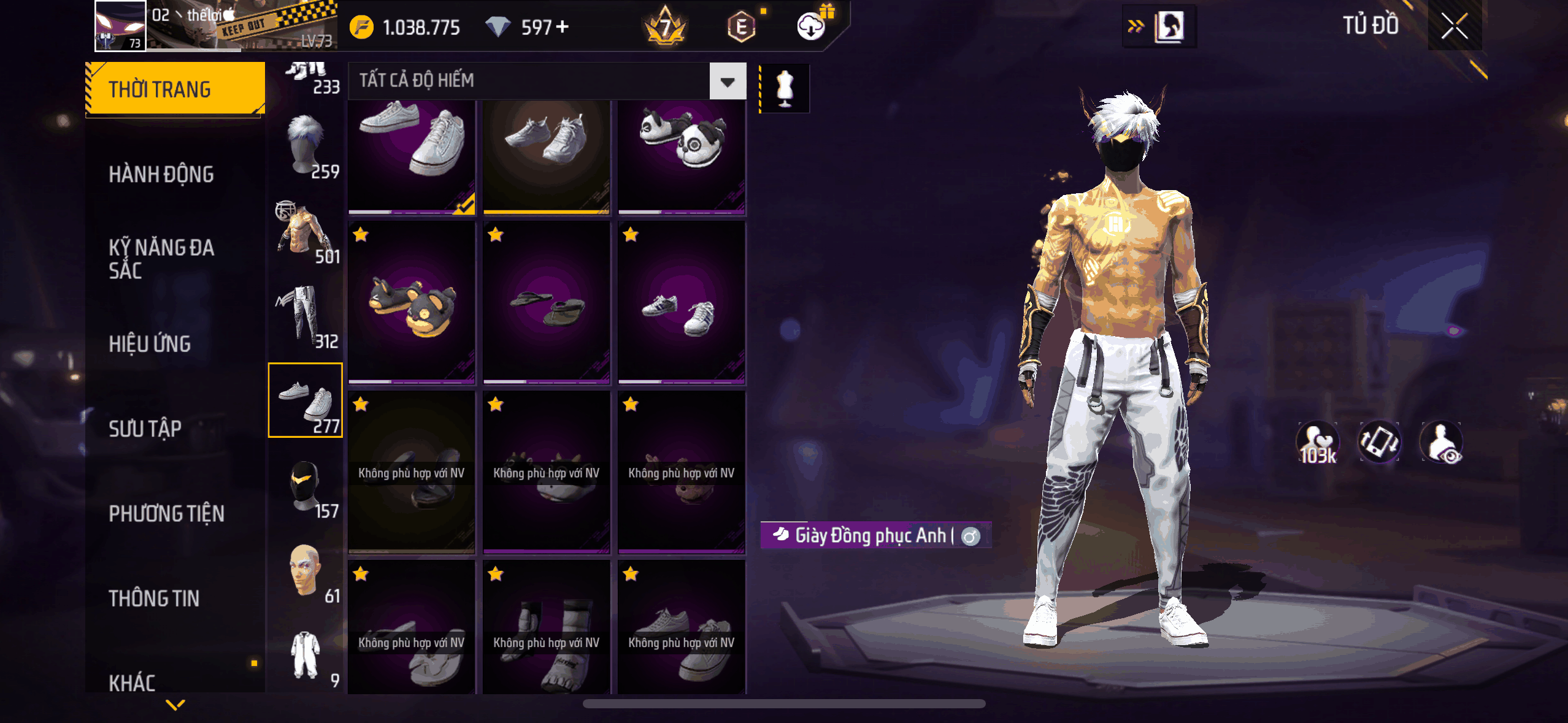Toggle the character view eye icon

click(1442, 442)
